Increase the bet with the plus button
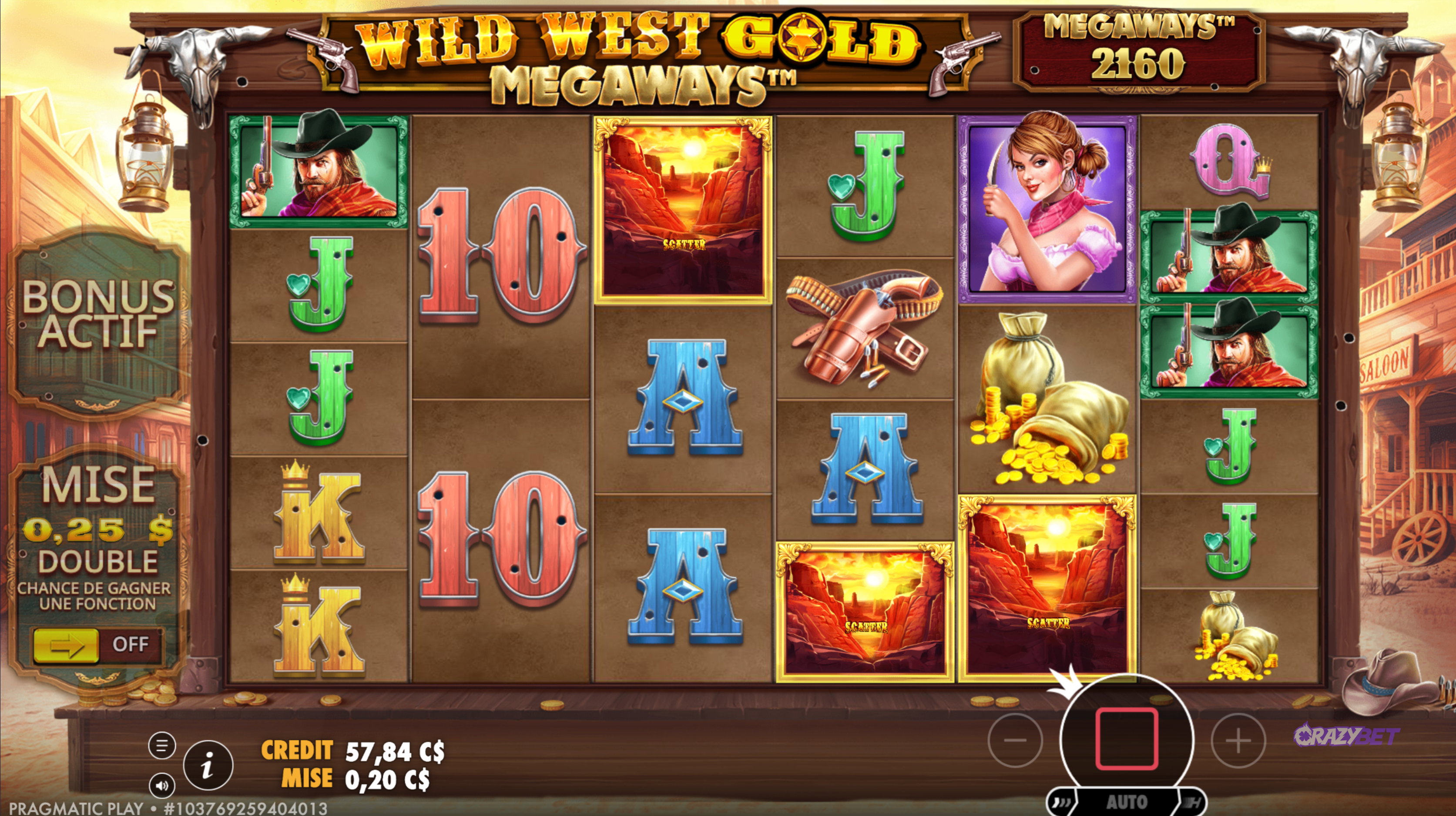Screen dimensions: 1456x816 [x=1238, y=740]
